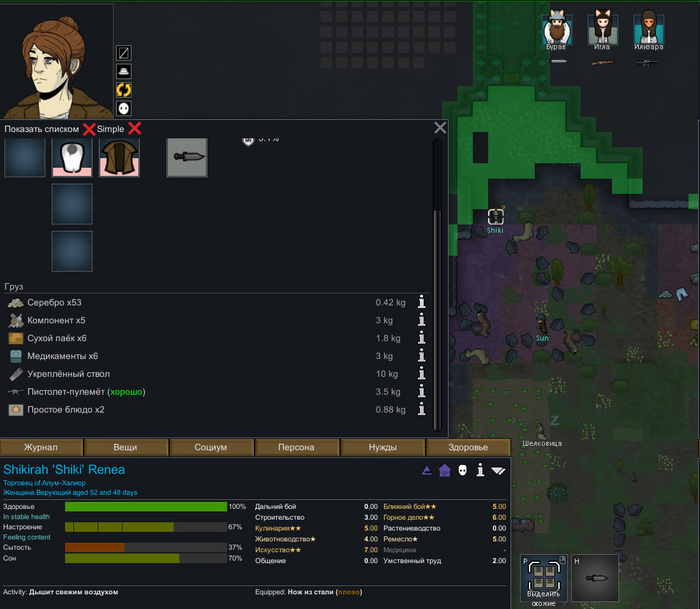
Task: Open the pawn information i icon
Action: pos(480,470)
